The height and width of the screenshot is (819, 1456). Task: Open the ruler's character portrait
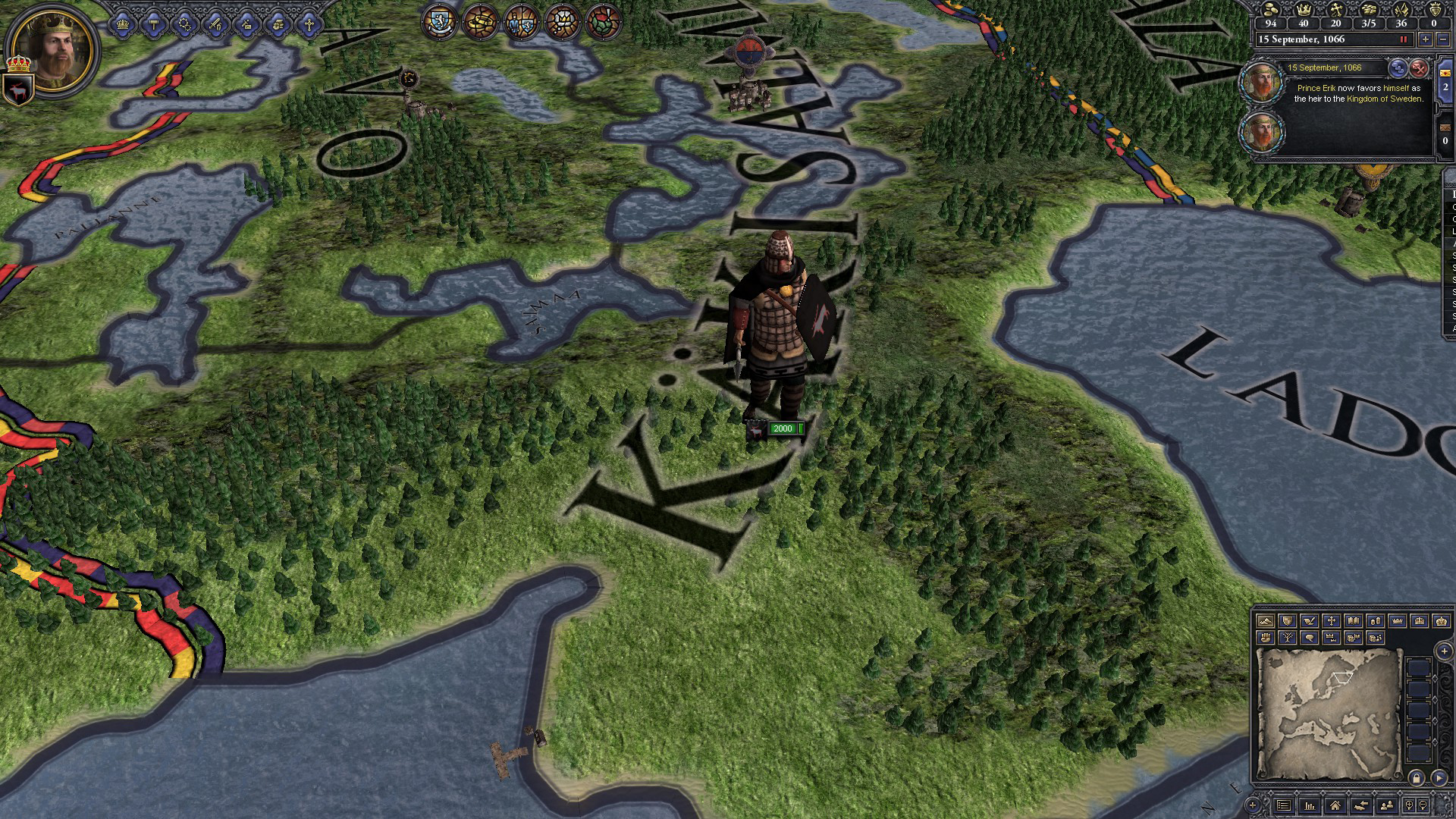(x=53, y=51)
